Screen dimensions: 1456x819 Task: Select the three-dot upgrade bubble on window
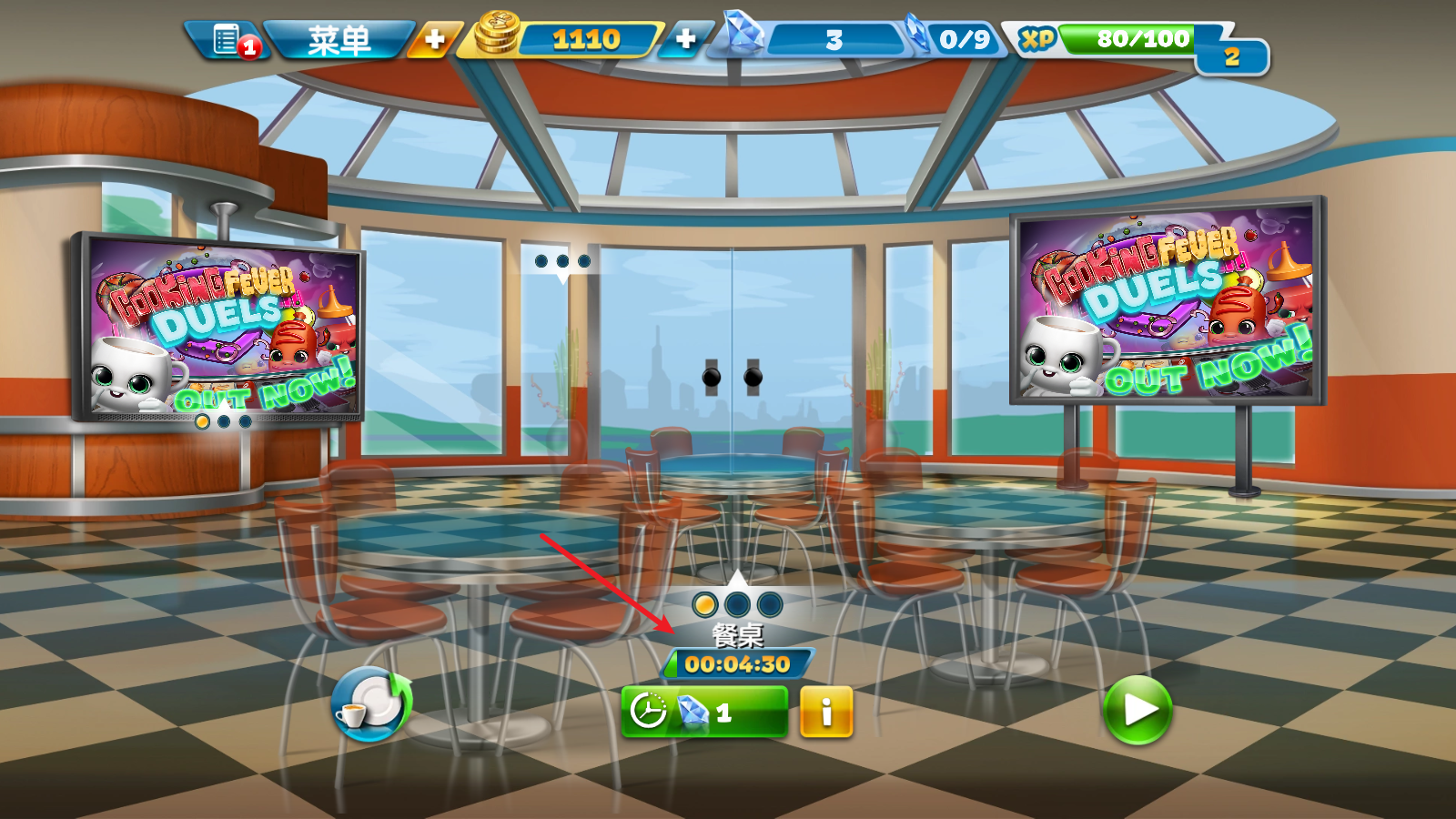pyautogui.click(x=562, y=262)
